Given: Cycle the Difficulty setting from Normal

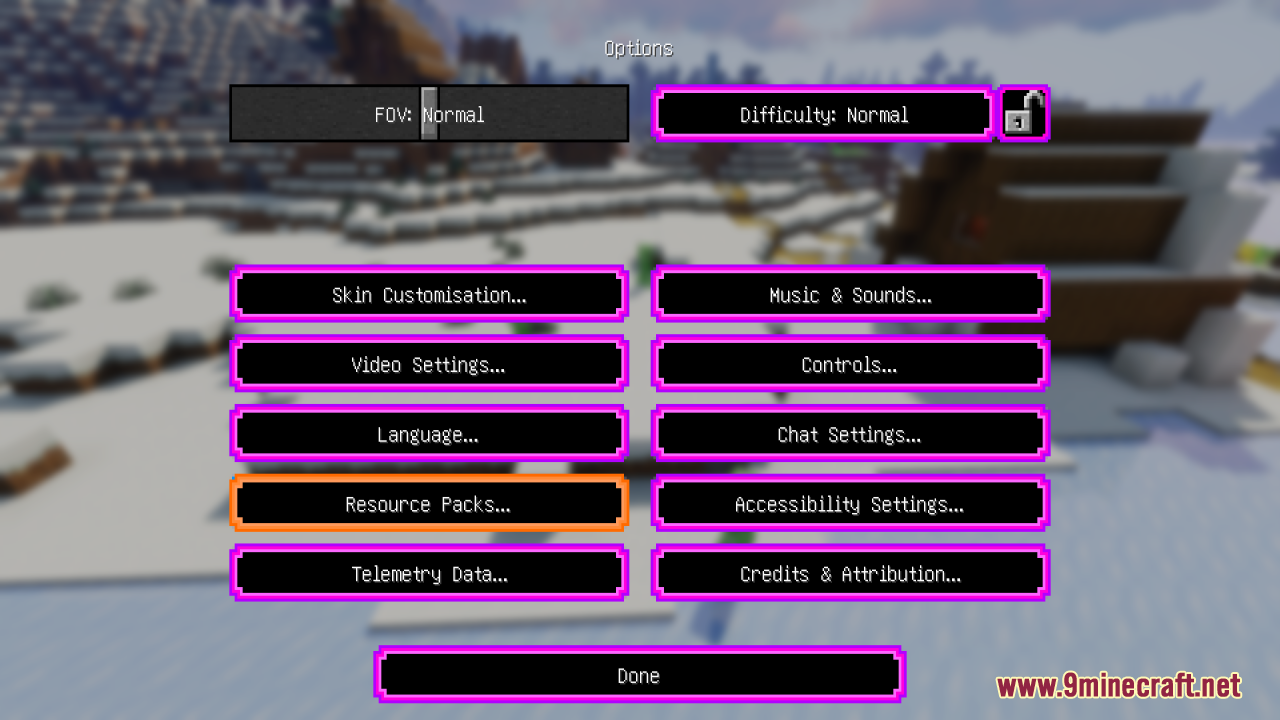Looking at the screenshot, I should (822, 114).
